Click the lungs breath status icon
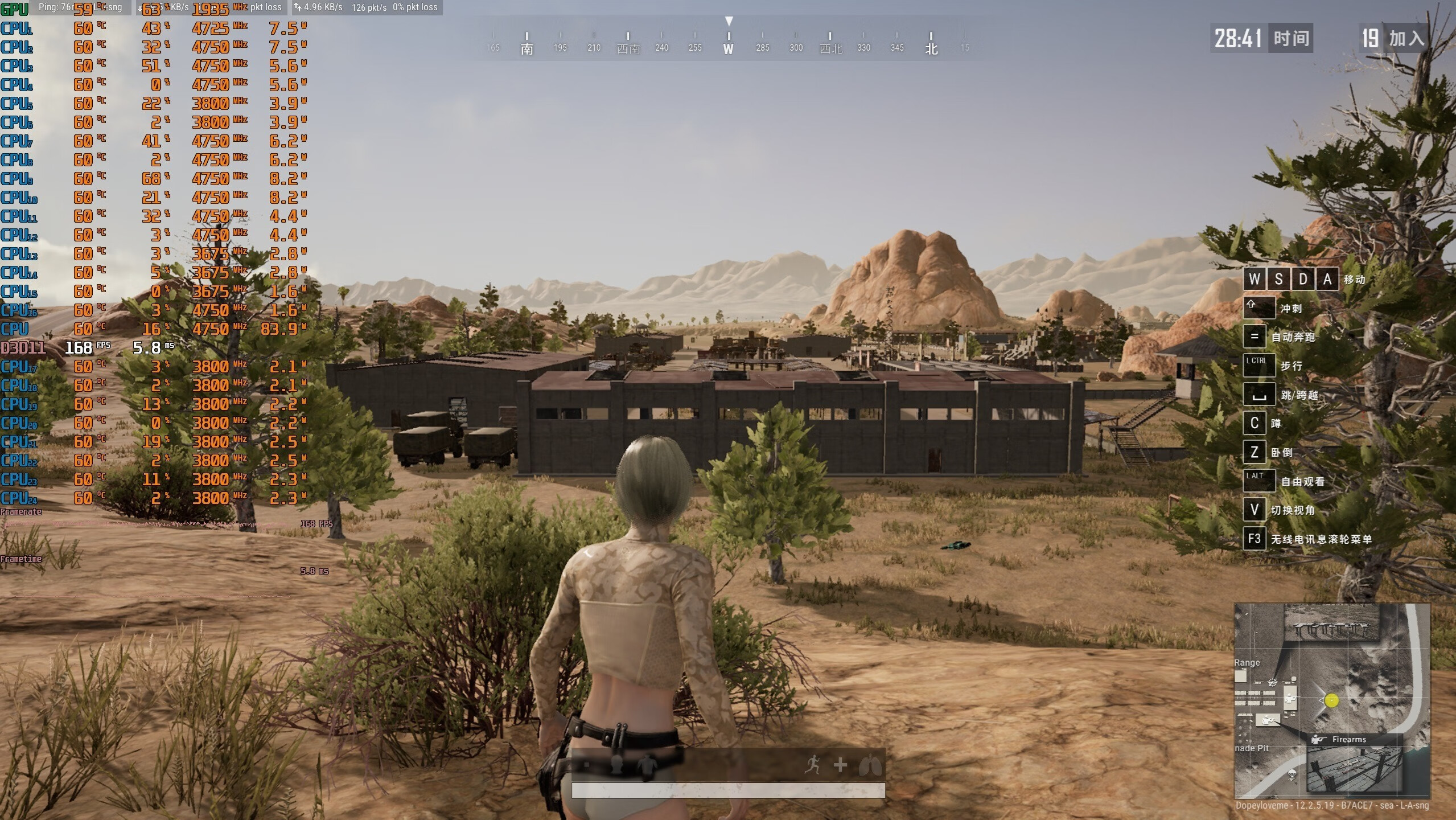 pyautogui.click(x=870, y=765)
